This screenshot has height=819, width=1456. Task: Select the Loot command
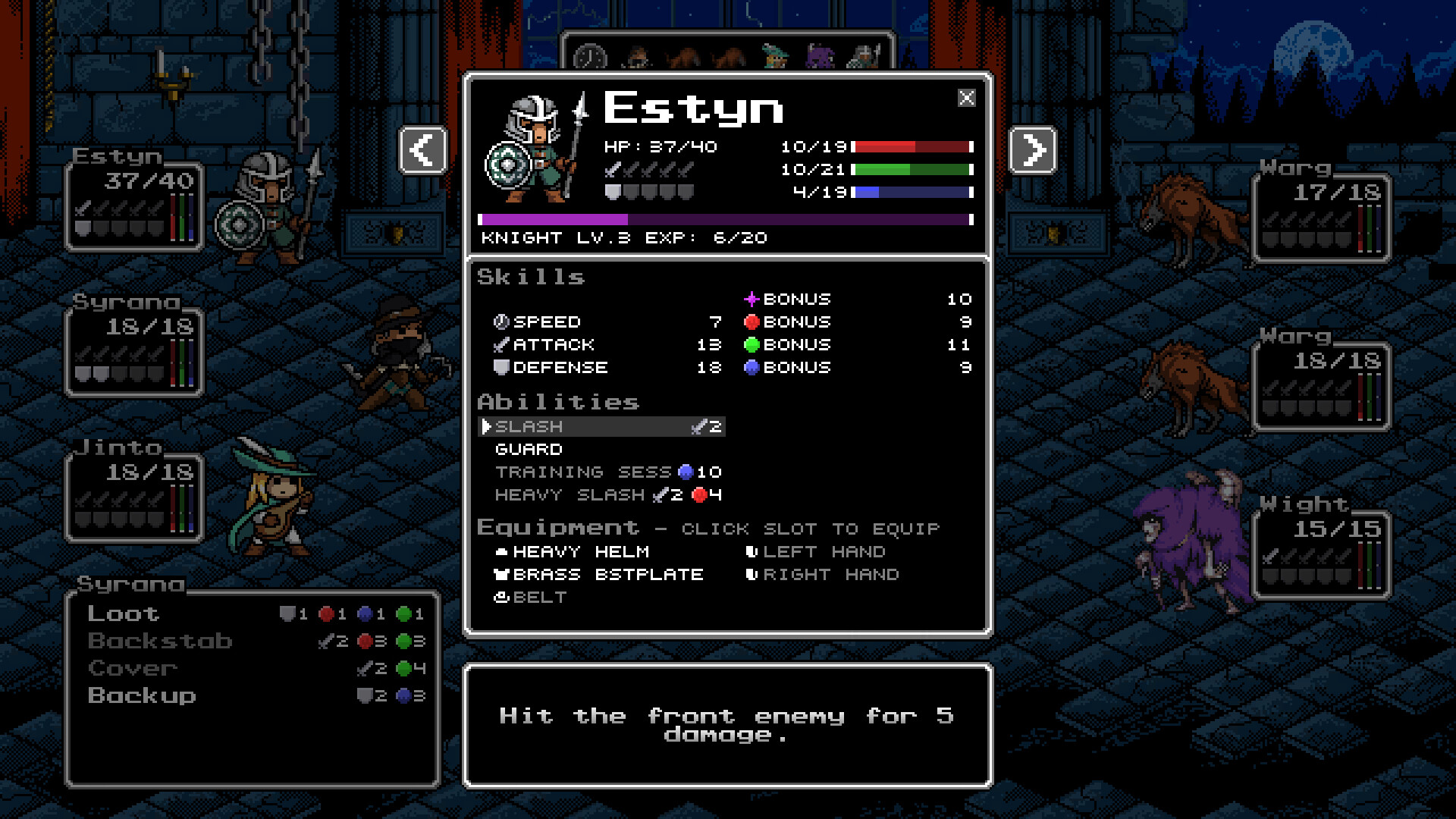point(123,613)
